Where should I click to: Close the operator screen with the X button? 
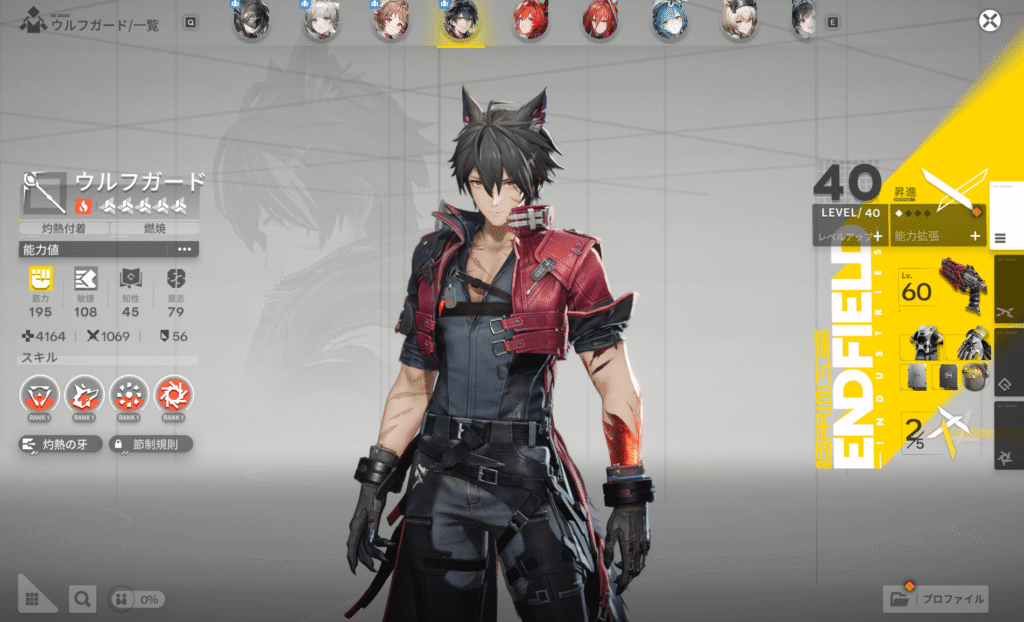point(989,22)
